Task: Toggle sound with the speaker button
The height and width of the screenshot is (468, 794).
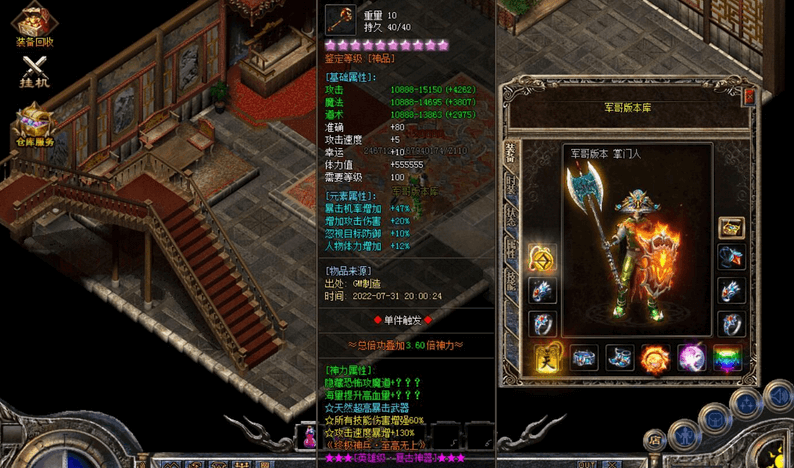Action: (779, 397)
